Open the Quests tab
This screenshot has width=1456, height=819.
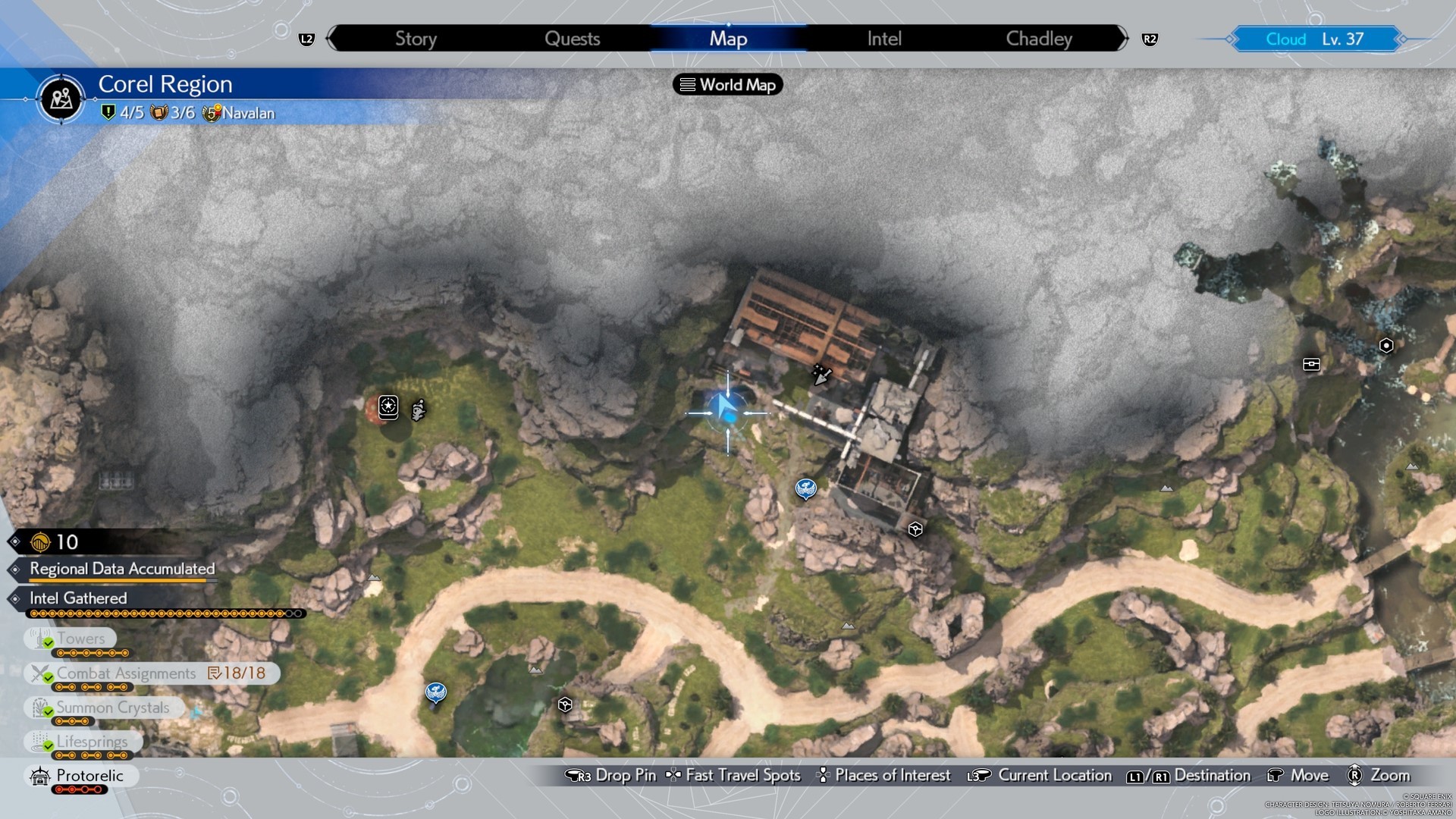coord(572,39)
